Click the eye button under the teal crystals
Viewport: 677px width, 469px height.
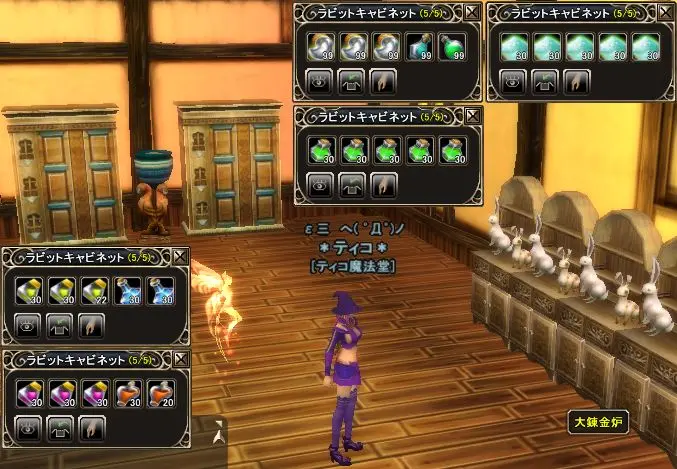click(514, 81)
